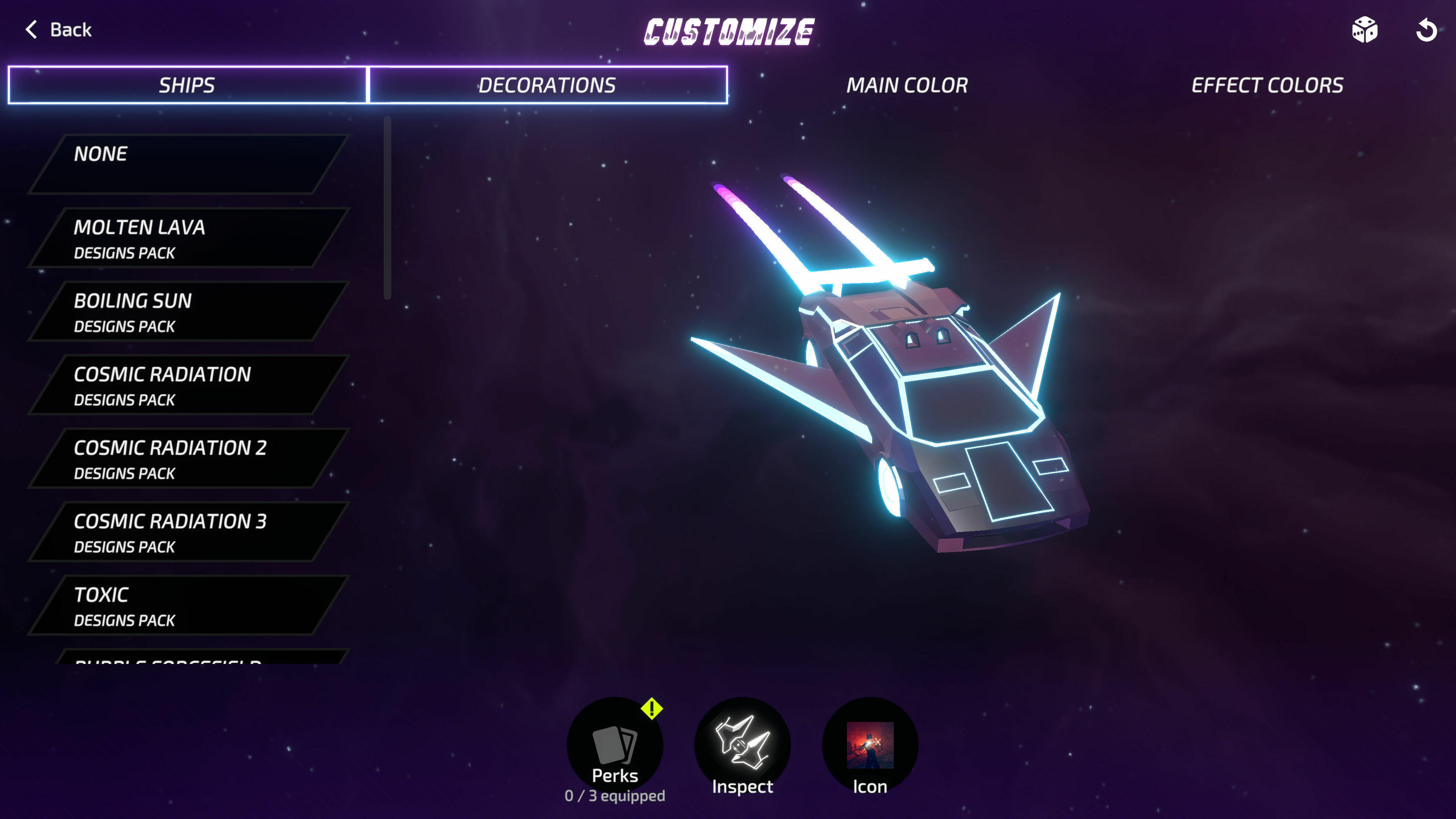The width and height of the screenshot is (1456, 819).
Task: Select the COSMIC RADIATION designs pack
Action: [x=187, y=385]
